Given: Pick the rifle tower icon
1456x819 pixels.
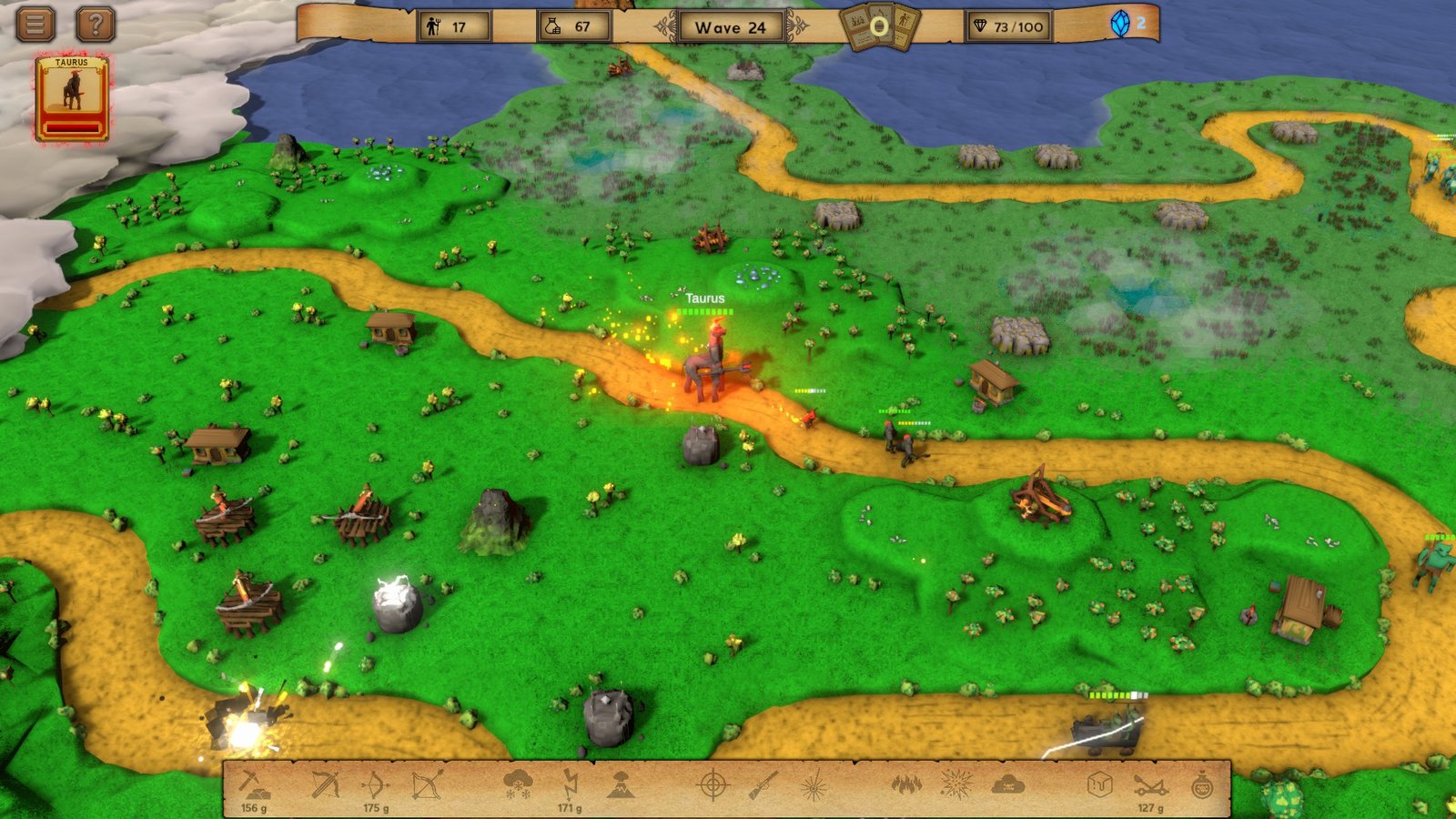Looking at the screenshot, I should [x=763, y=784].
